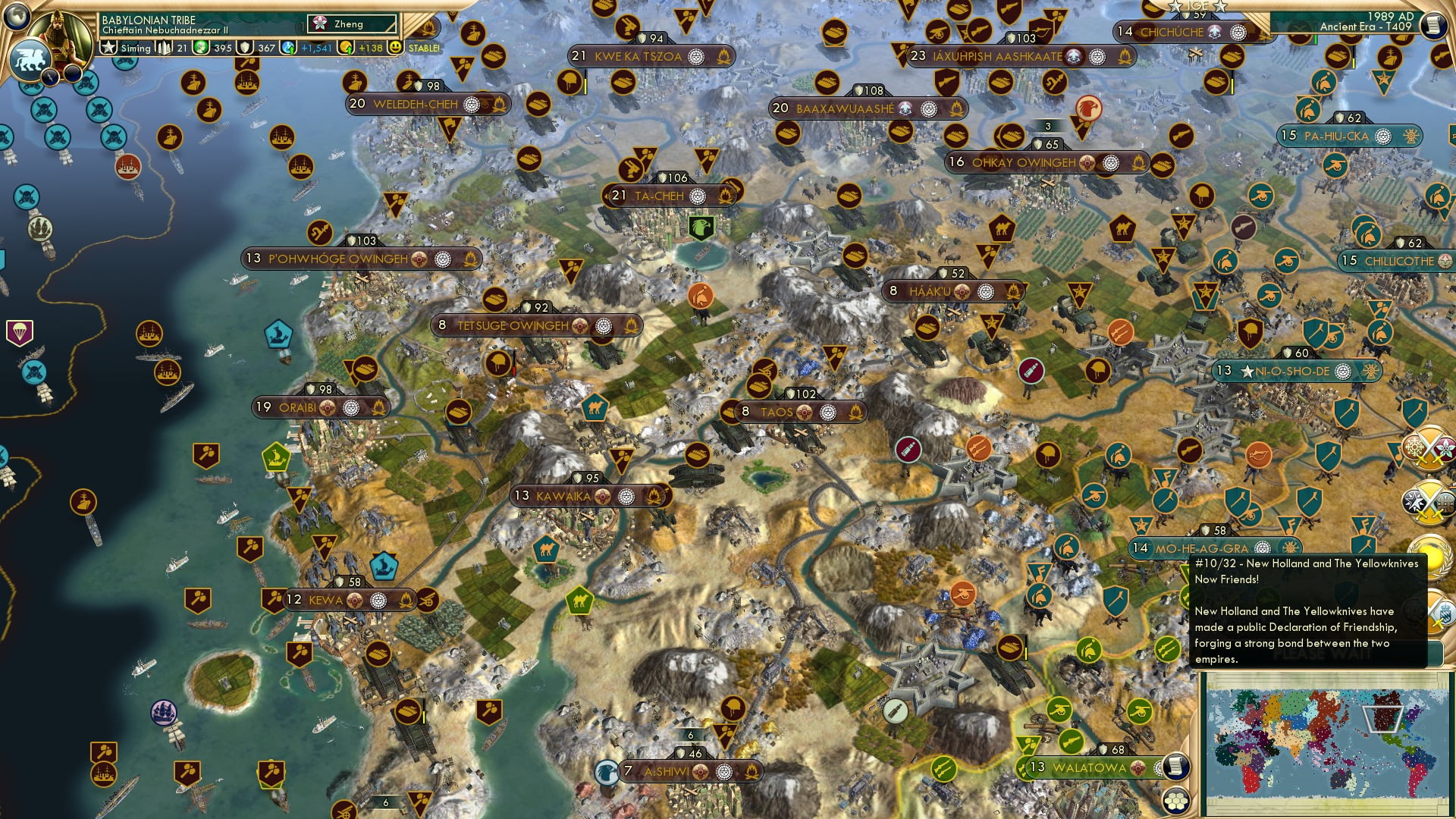Click the shield indicator showing 367

[244, 49]
